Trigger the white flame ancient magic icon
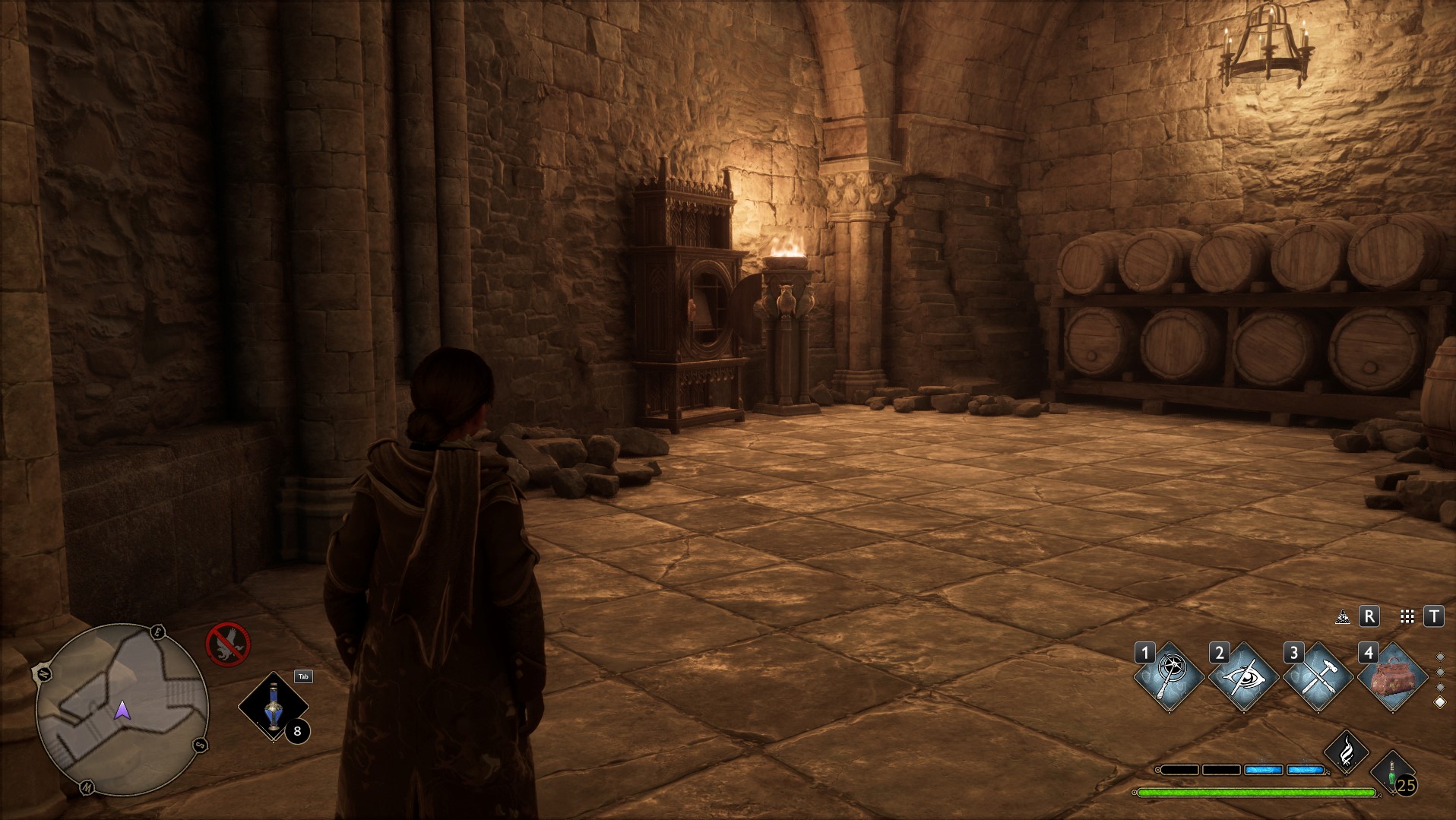This screenshot has width=1456, height=820. click(x=1346, y=752)
